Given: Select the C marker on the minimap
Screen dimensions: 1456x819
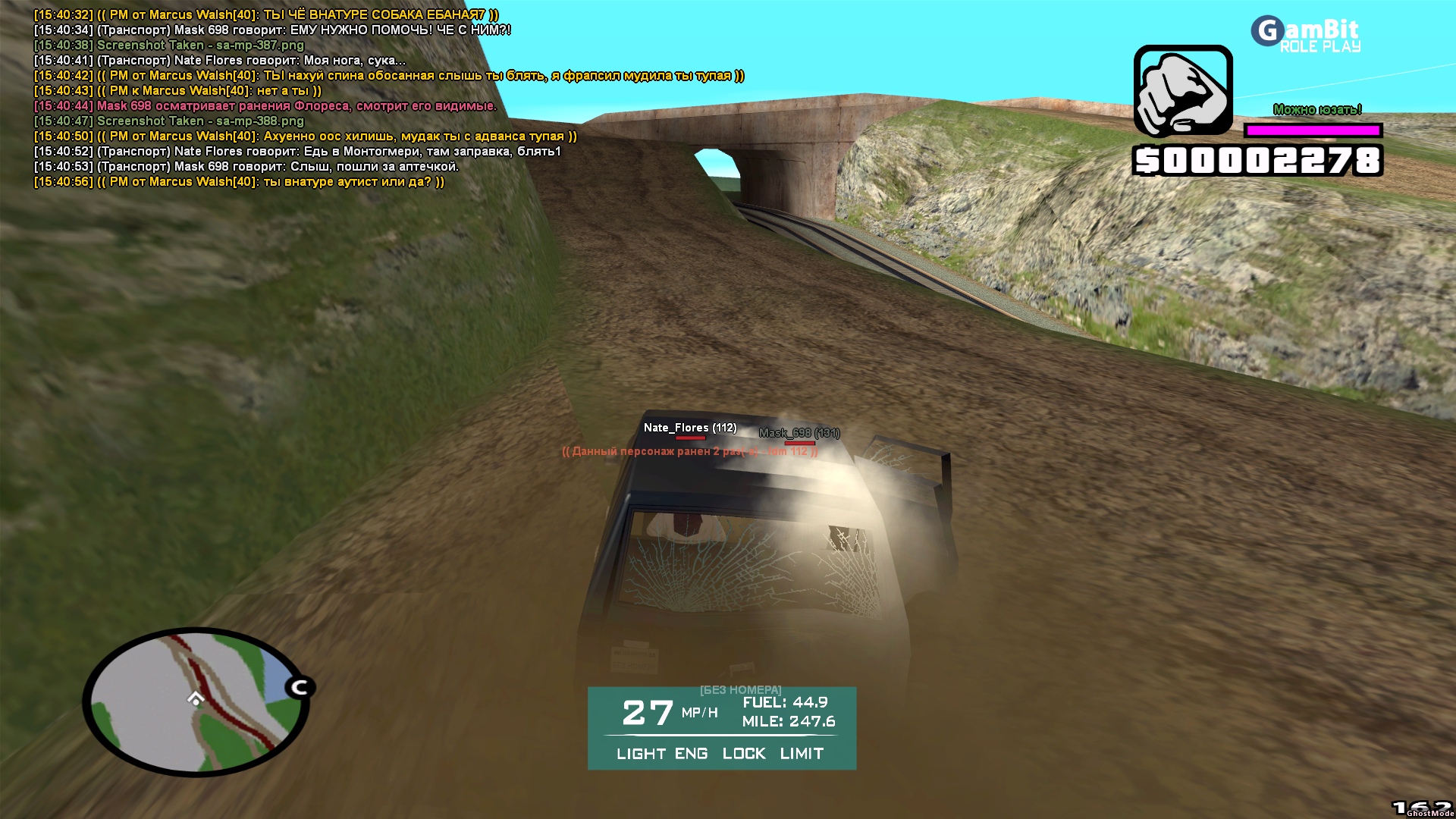Looking at the screenshot, I should point(300,688).
